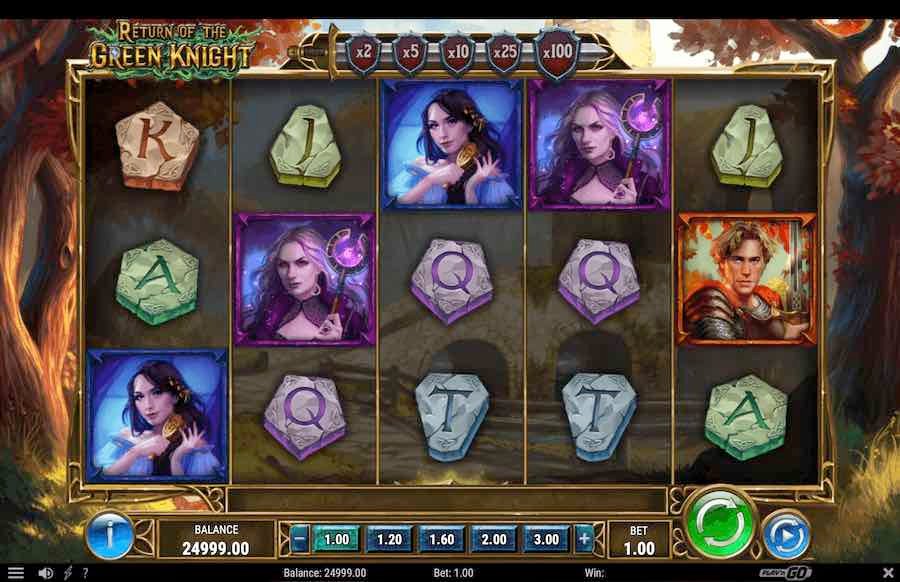The width and height of the screenshot is (900, 582).
Task: Switch the bet to 3.00
Action: pos(545,539)
